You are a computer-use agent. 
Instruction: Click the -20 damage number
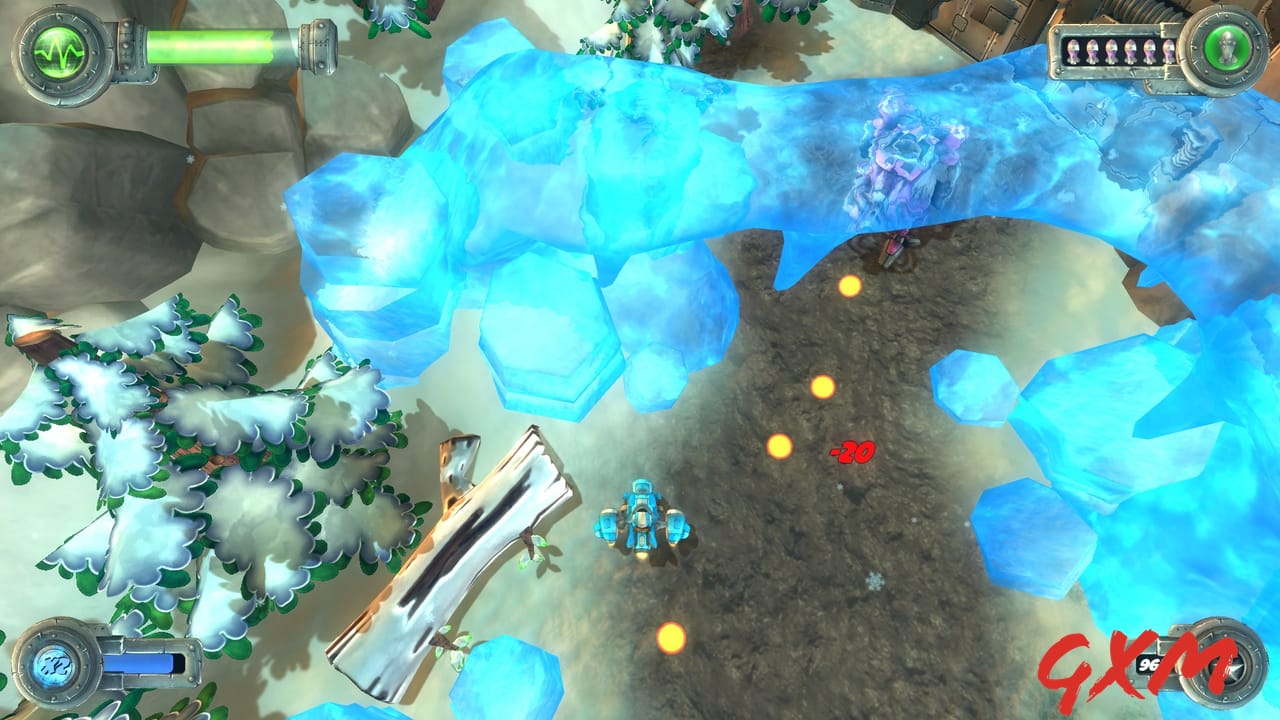pyautogui.click(x=852, y=450)
